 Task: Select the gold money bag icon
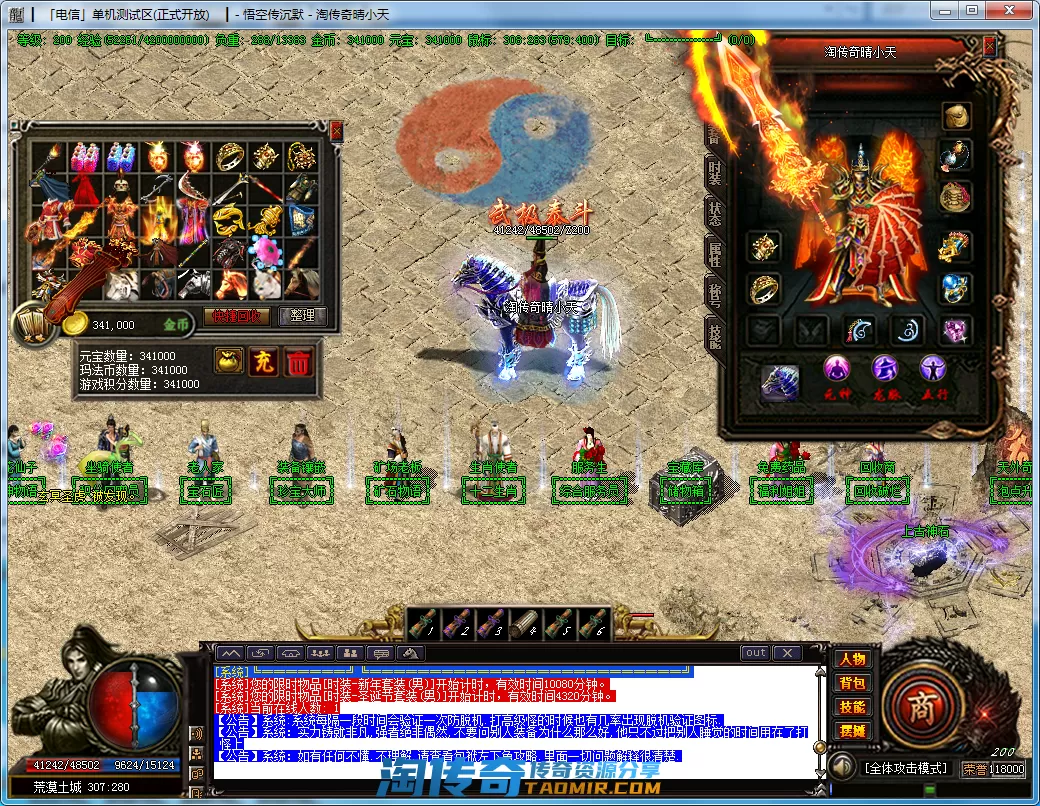(x=228, y=362)
